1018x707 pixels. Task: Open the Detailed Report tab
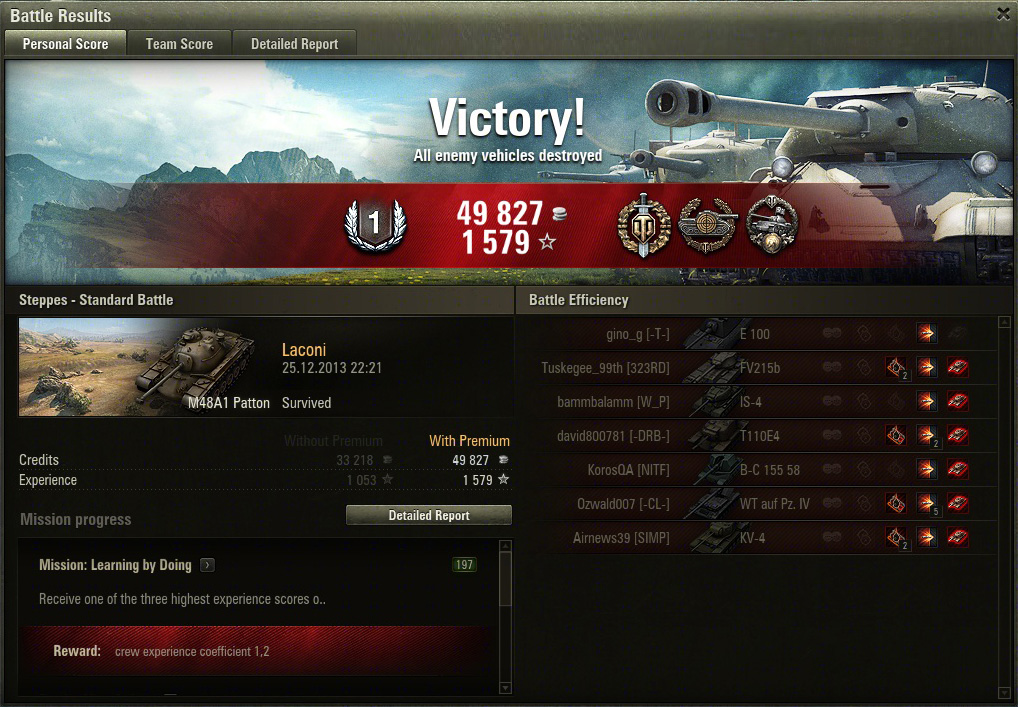pyautogui.click(x=294, y=44)
